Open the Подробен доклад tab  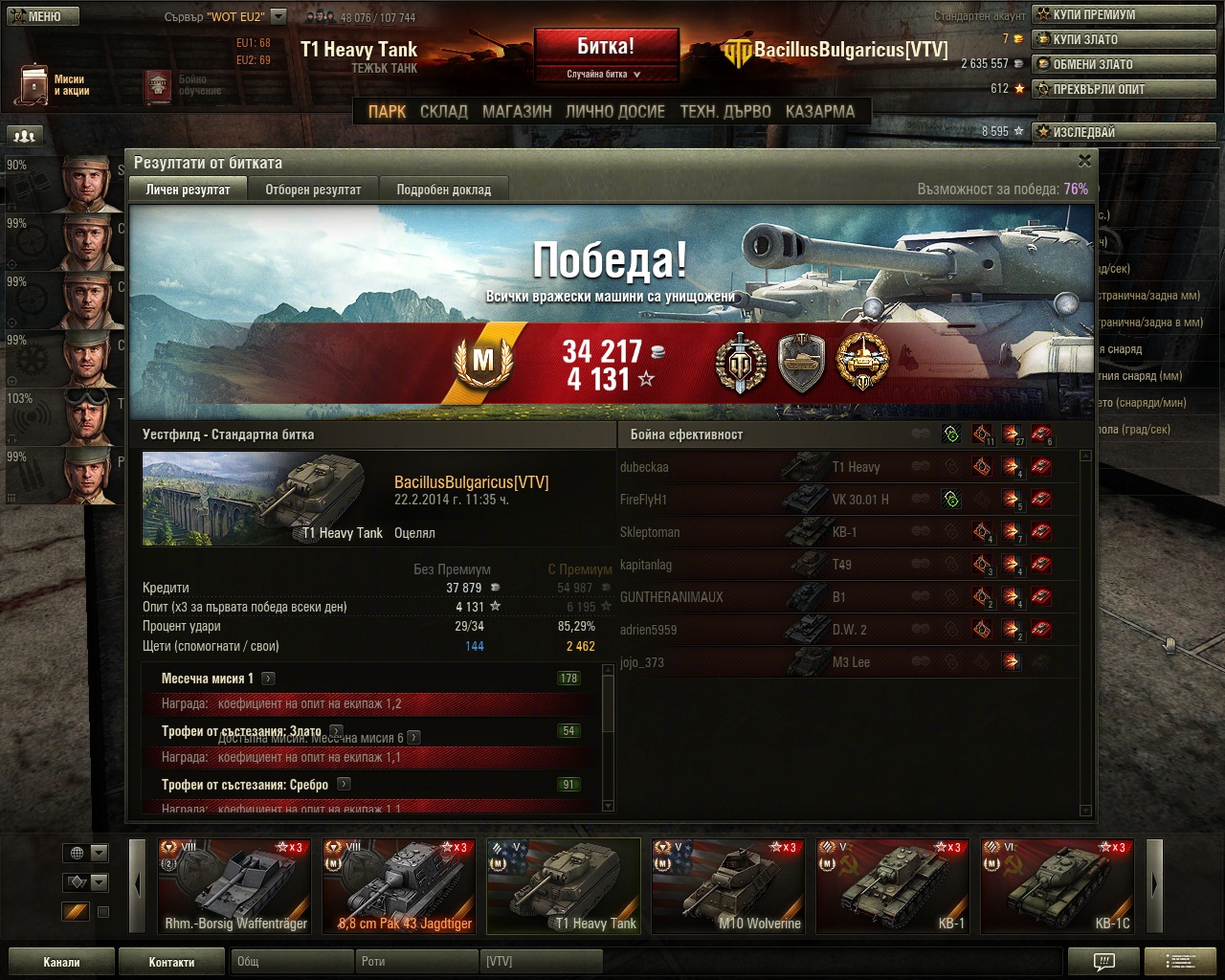click(443, 189)
